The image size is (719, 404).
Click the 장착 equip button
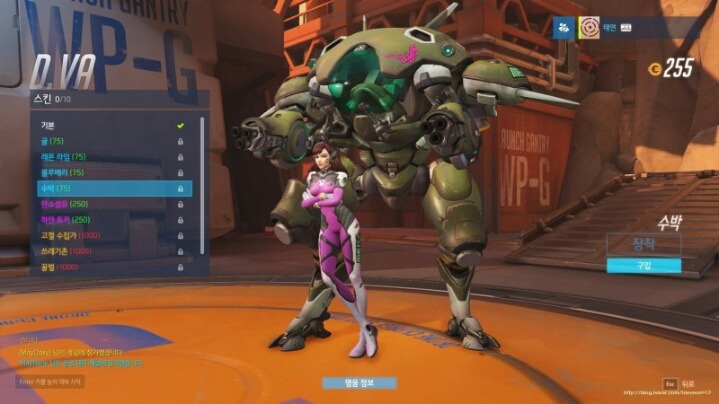pos(643,244)
